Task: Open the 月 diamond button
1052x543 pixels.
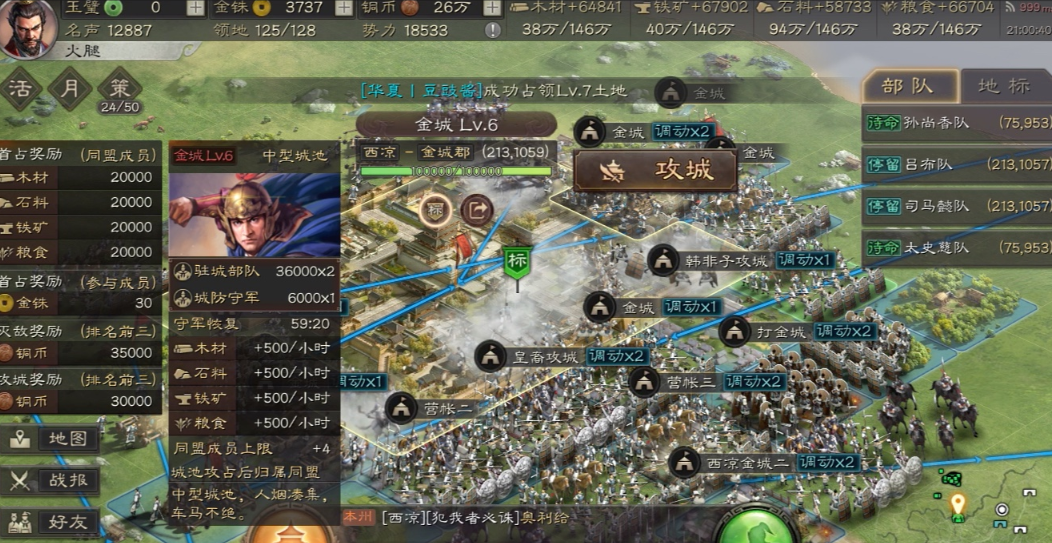Action: pos(70,88)
